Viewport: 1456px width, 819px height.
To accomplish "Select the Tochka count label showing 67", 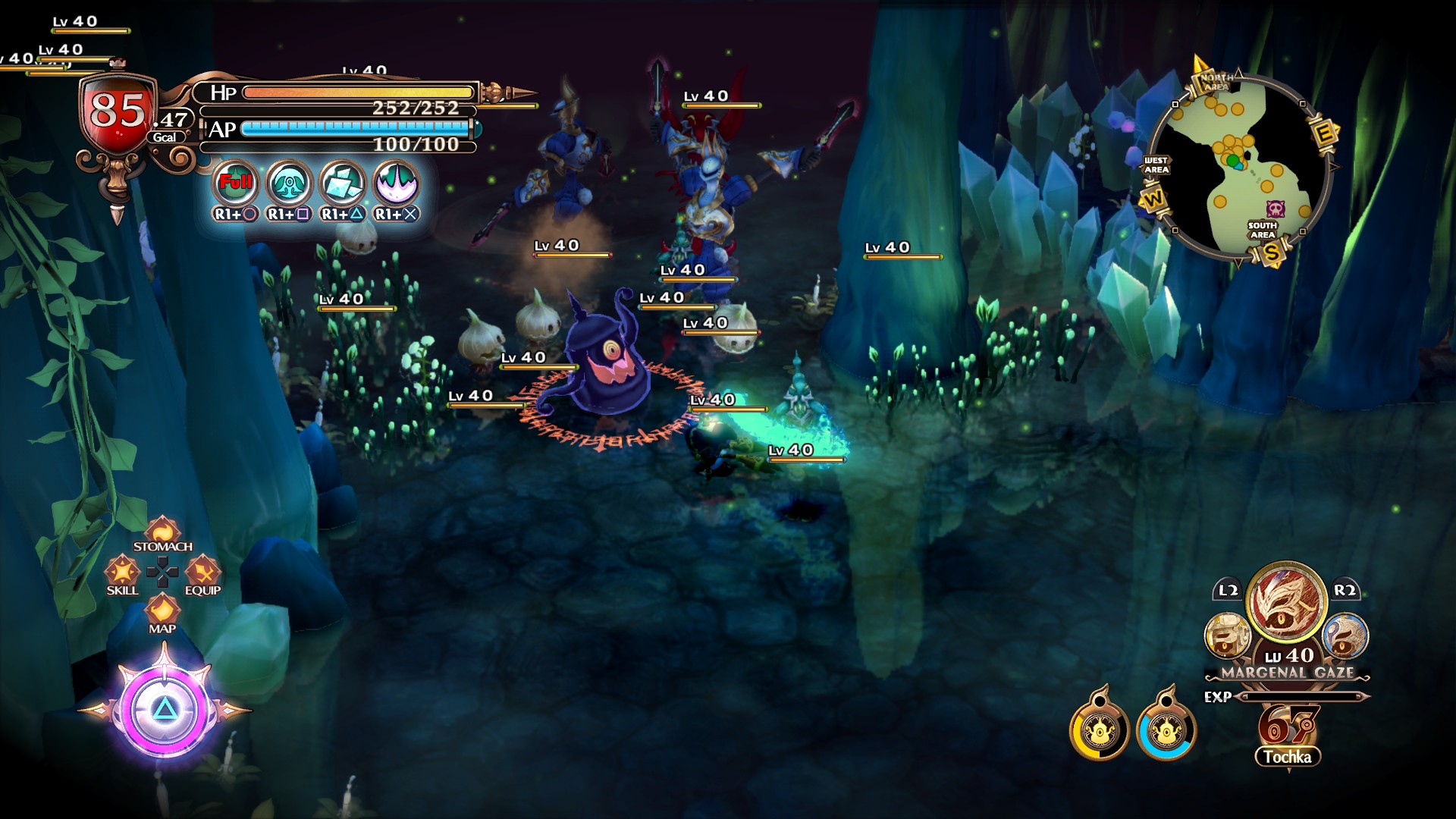I will click(x=1289, y=755).
